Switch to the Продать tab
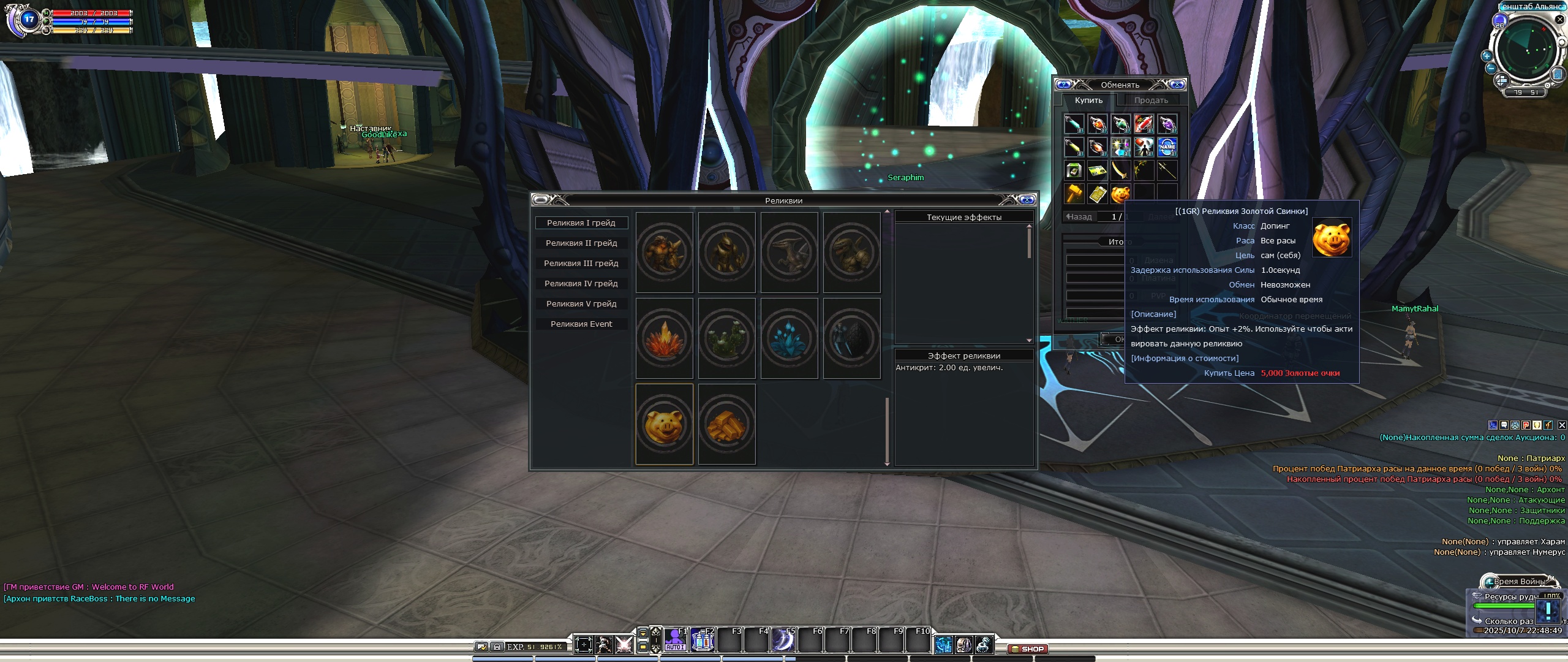Image resolution: width=1568 pixels, height=662 pixels. tap(1151, 101)
